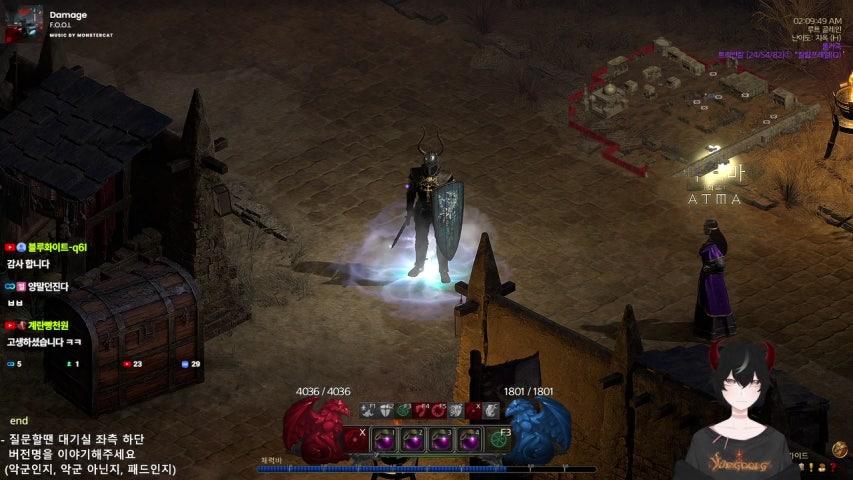Select the left-click skill slot marked X

click(x=356, y=439)
